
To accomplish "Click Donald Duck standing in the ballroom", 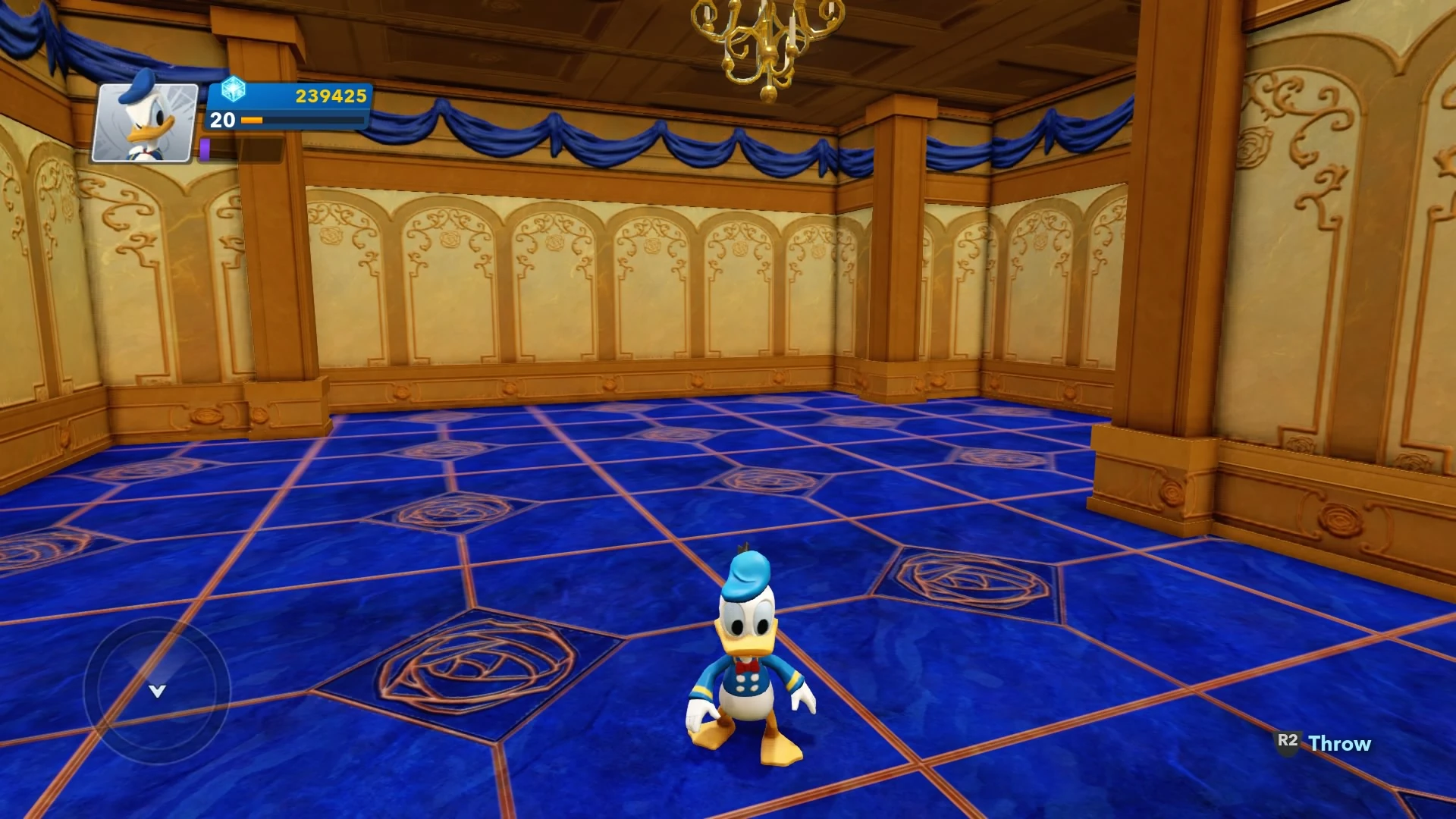I will [x=747, y=667].
